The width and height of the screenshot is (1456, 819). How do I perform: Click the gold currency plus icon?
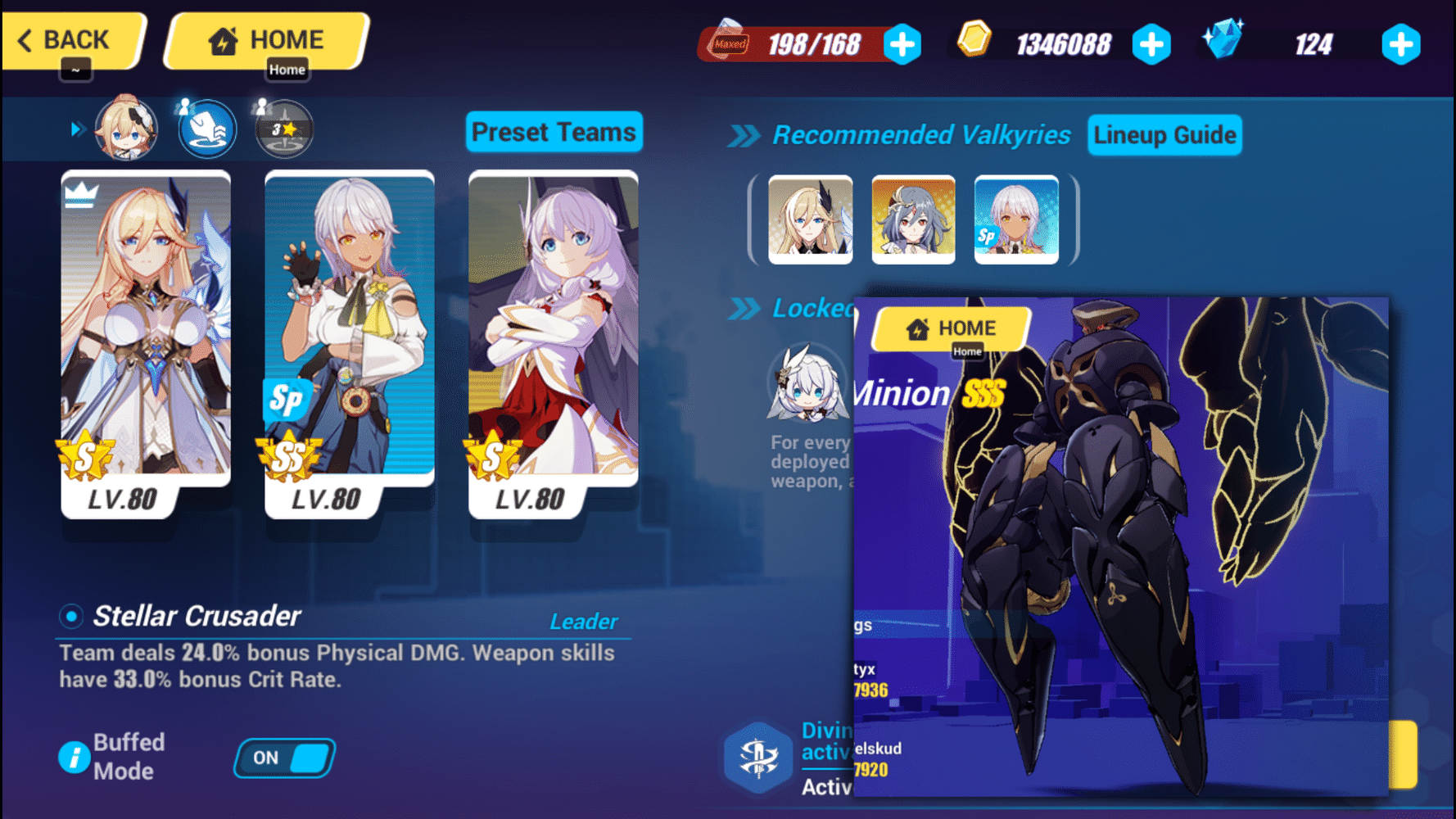[1153, 44]
